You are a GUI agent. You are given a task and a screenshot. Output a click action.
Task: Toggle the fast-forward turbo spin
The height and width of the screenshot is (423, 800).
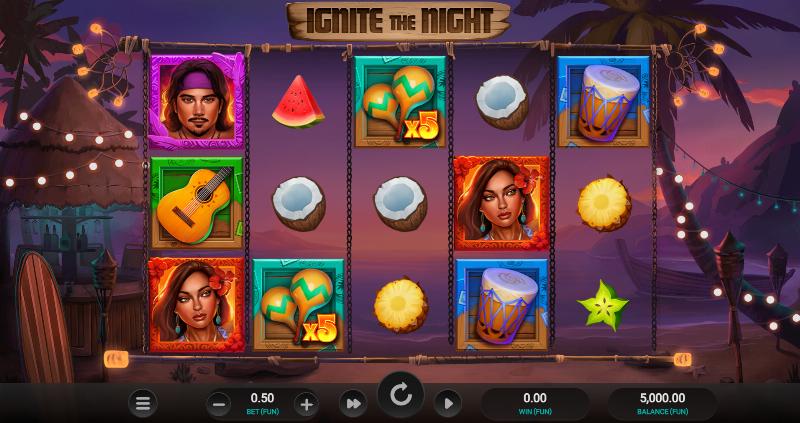point(353,403)
